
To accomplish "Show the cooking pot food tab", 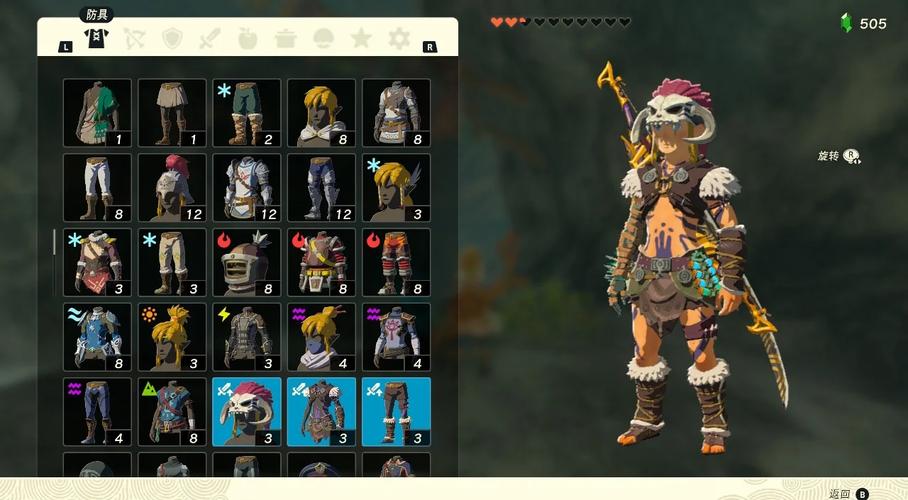I will tap(286, 39).
